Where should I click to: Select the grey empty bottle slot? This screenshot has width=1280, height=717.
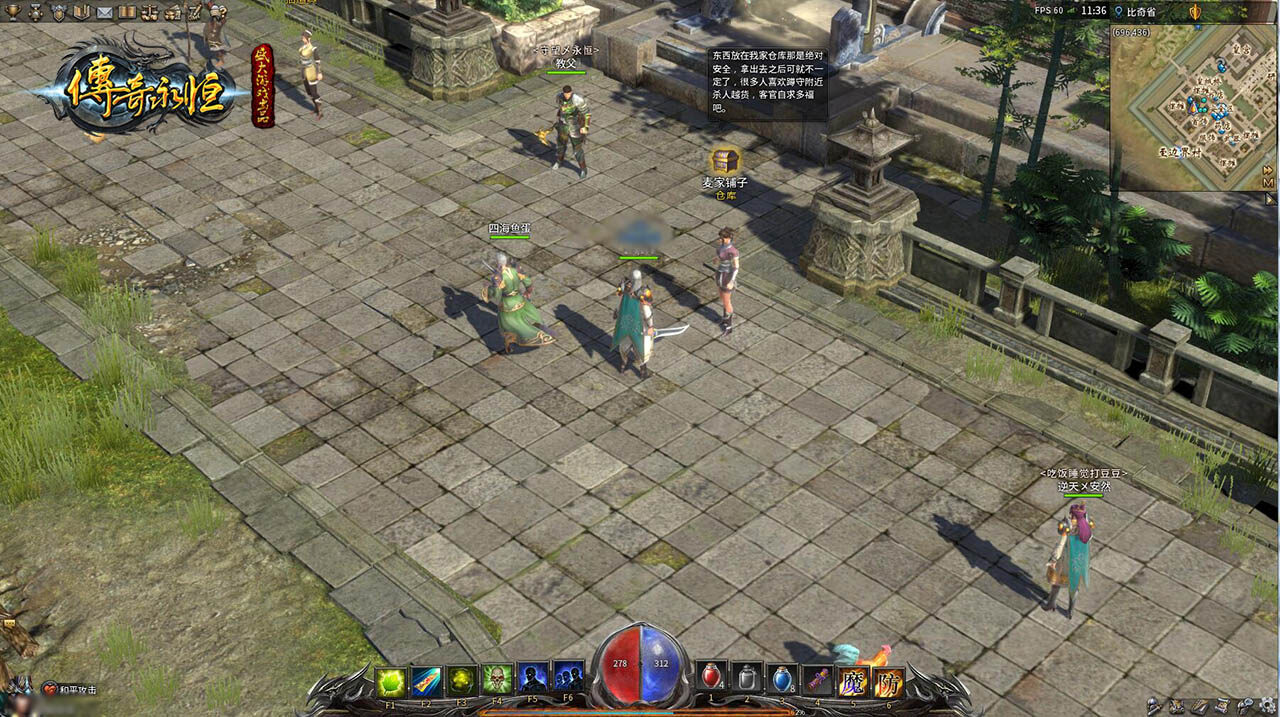click(747, 679)
